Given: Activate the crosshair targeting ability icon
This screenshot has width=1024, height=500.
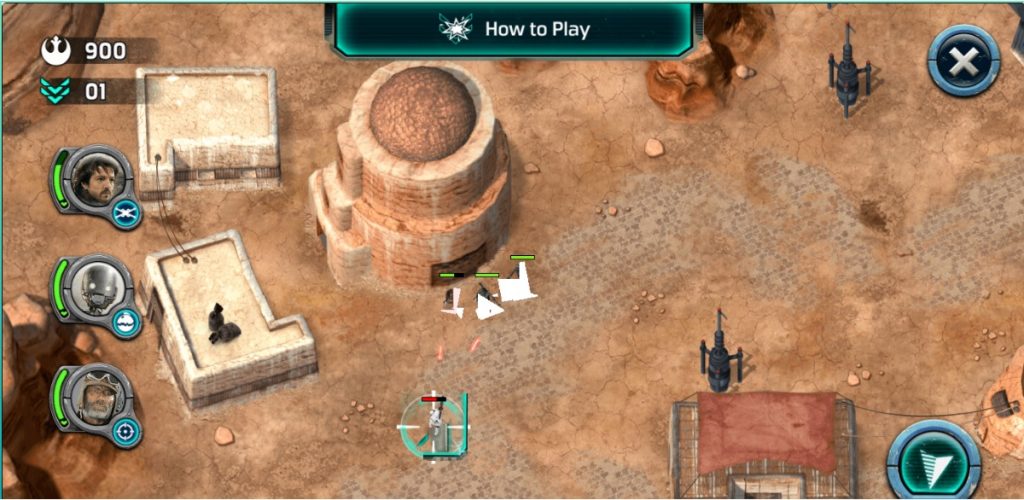Looking at the screenshot, I should point(127,431).
